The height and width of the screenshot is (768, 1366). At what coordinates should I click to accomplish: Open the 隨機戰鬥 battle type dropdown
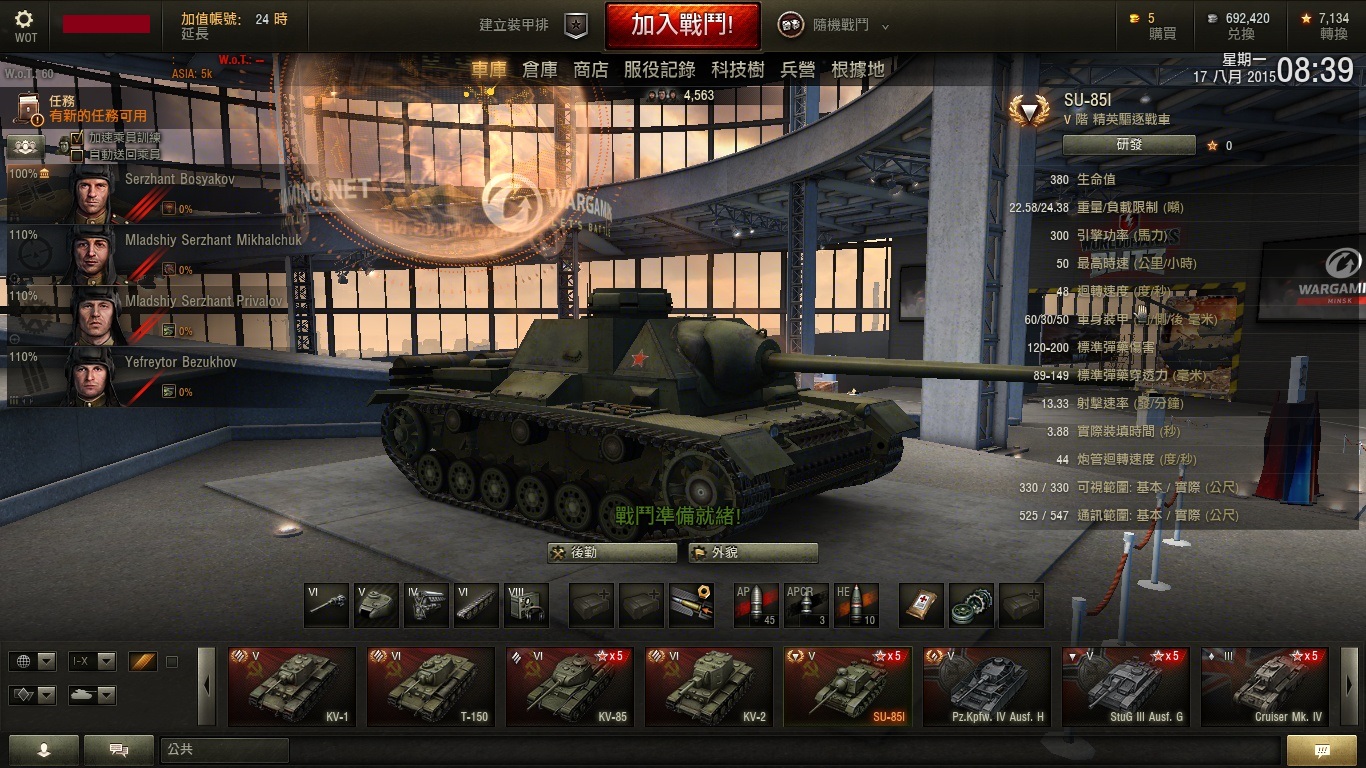coord(833,25)
